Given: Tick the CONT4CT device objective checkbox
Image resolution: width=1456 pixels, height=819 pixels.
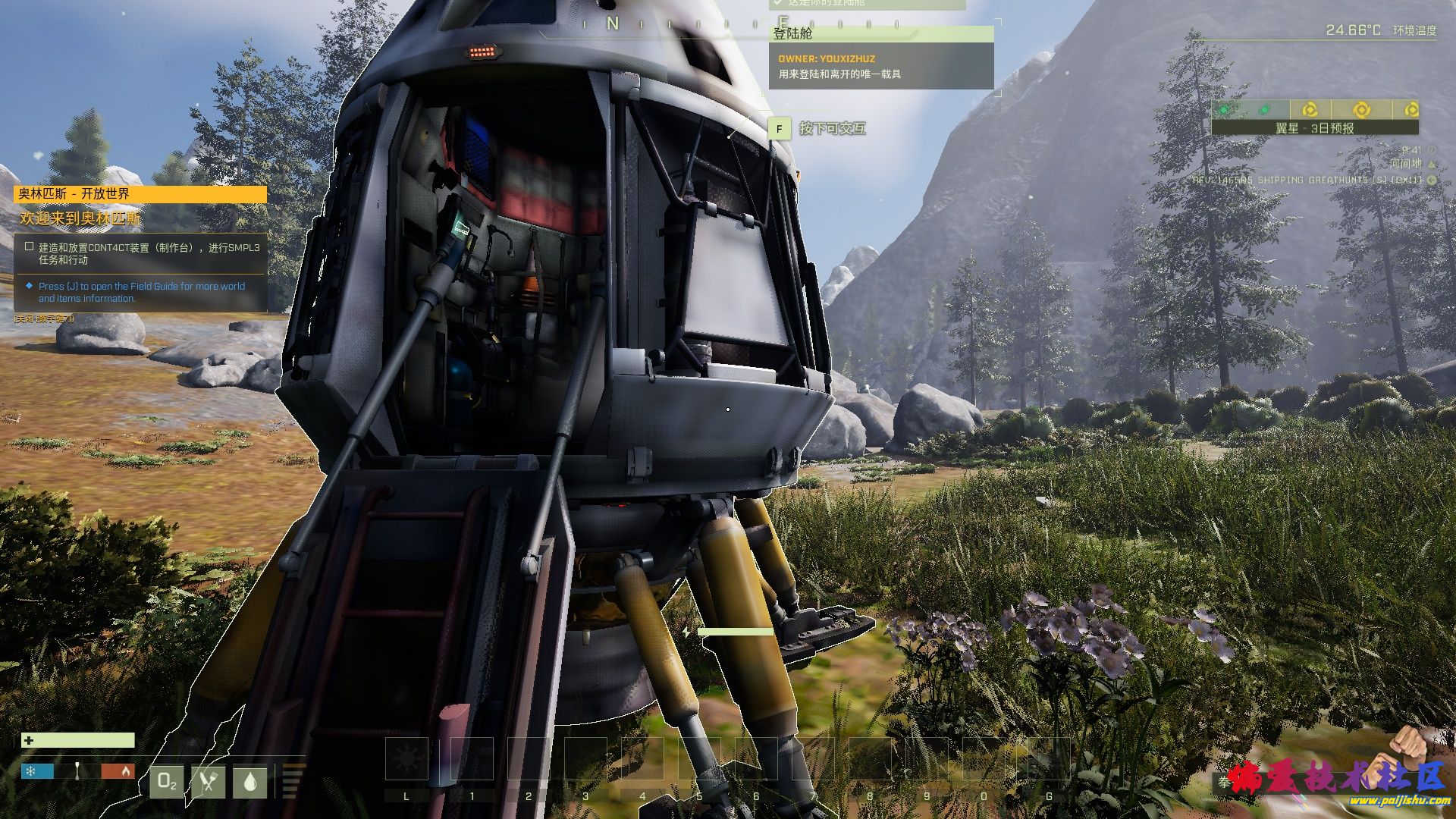Looking at the screenshot, I should [x=29, y=246].
